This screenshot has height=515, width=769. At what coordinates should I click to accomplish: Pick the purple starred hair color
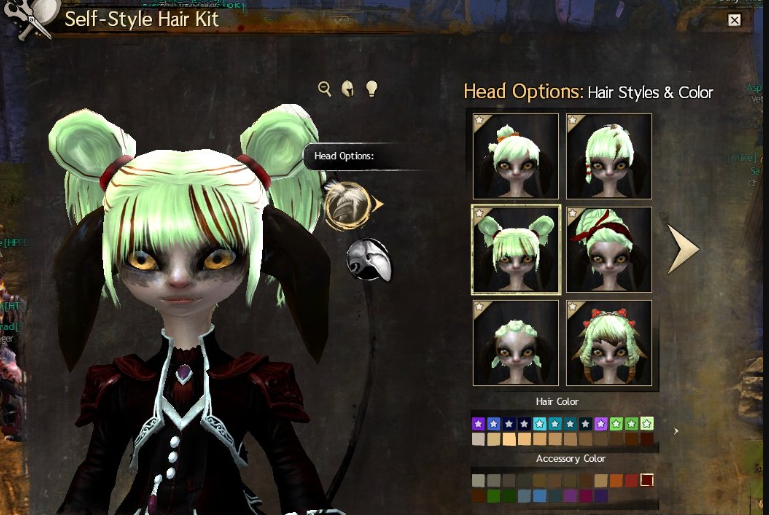(479, 424)
